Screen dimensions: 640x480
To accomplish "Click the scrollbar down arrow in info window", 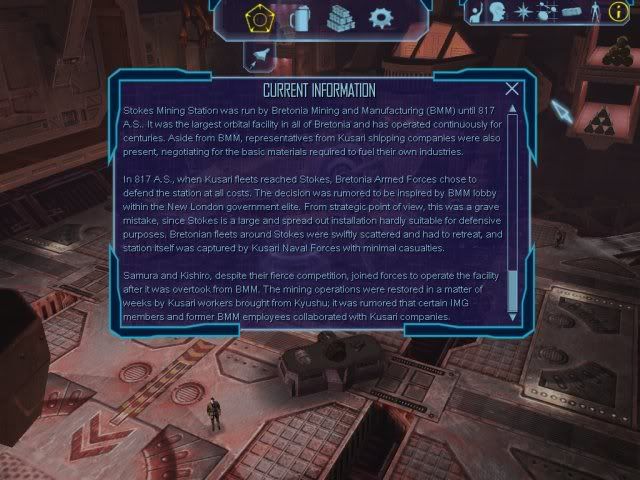I will [x=513, y=317].
